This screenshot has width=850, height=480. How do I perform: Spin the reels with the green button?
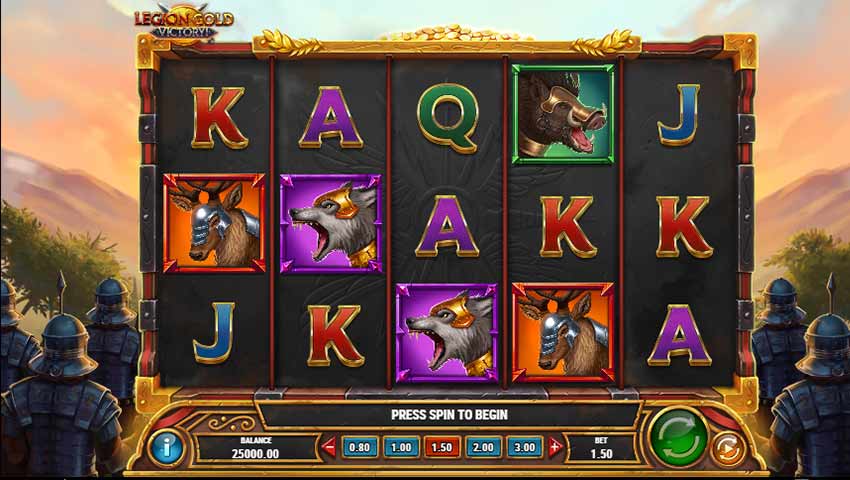pos(678,437)
